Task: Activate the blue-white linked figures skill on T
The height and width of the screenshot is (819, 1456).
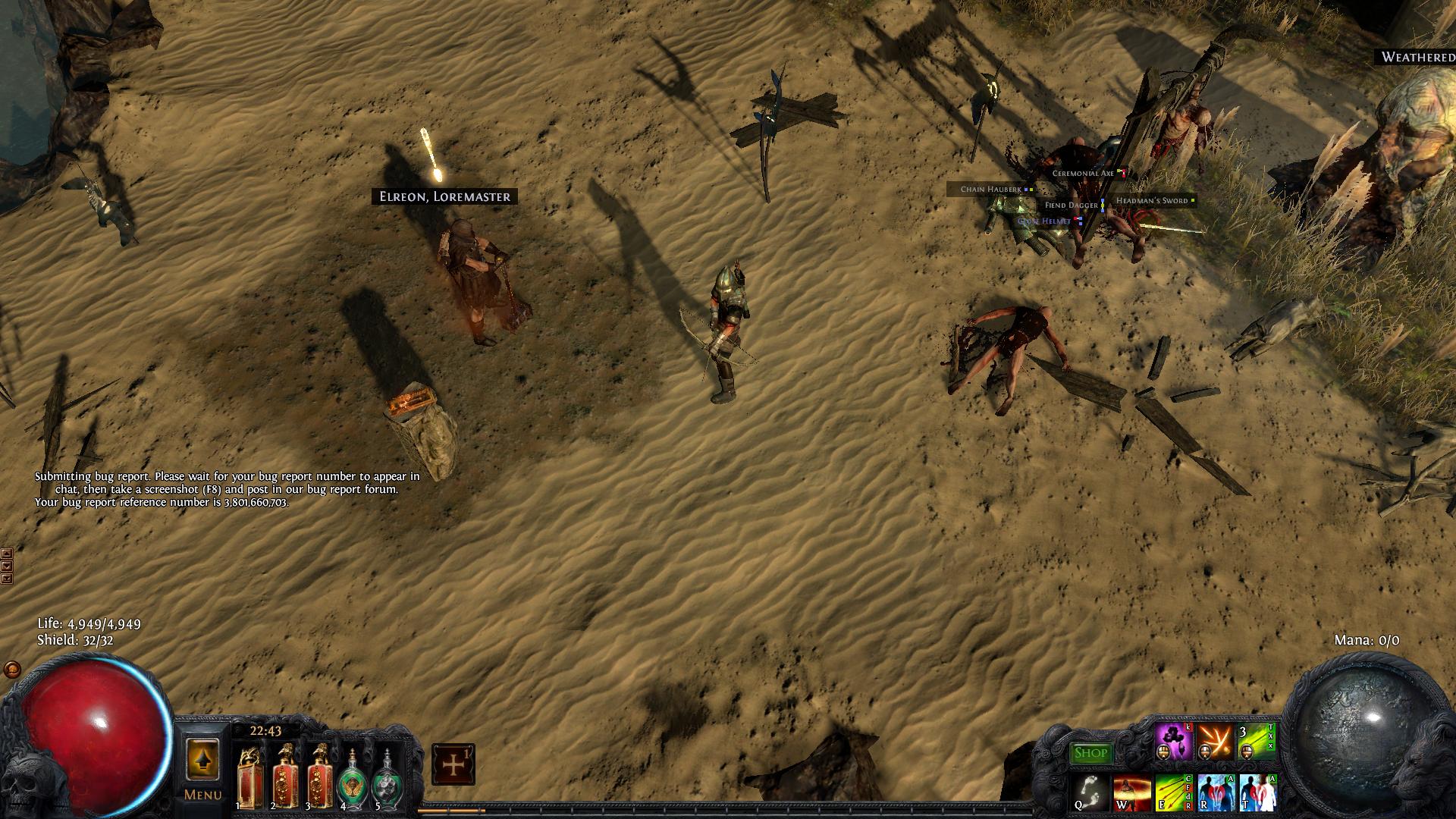Action: coord(1257,792)
